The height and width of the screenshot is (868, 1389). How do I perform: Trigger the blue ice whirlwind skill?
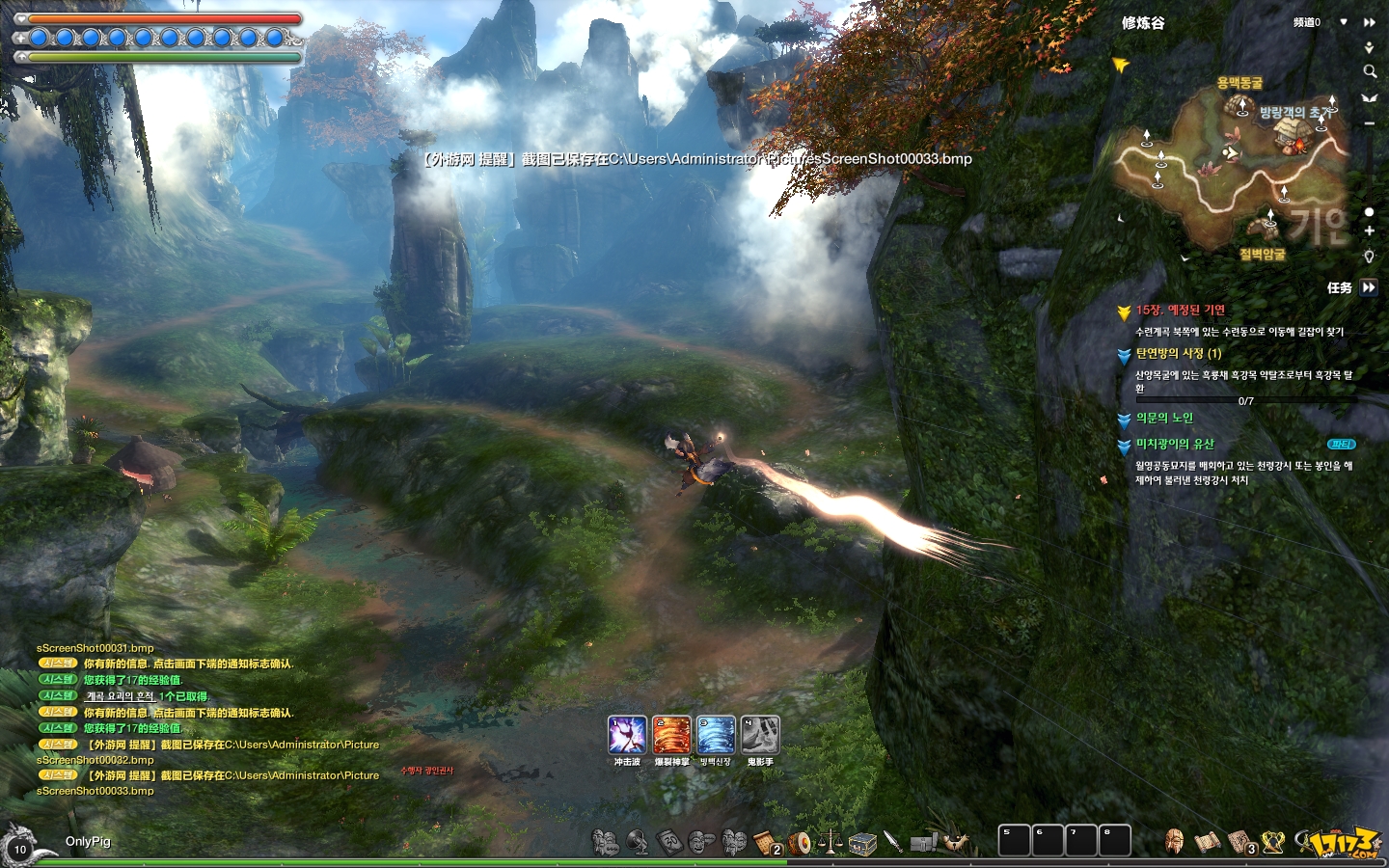(x=716, y=735)
